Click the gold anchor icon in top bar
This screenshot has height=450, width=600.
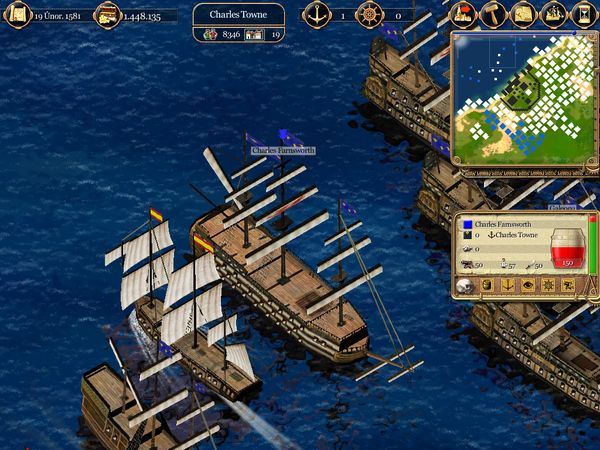point(317,15)
